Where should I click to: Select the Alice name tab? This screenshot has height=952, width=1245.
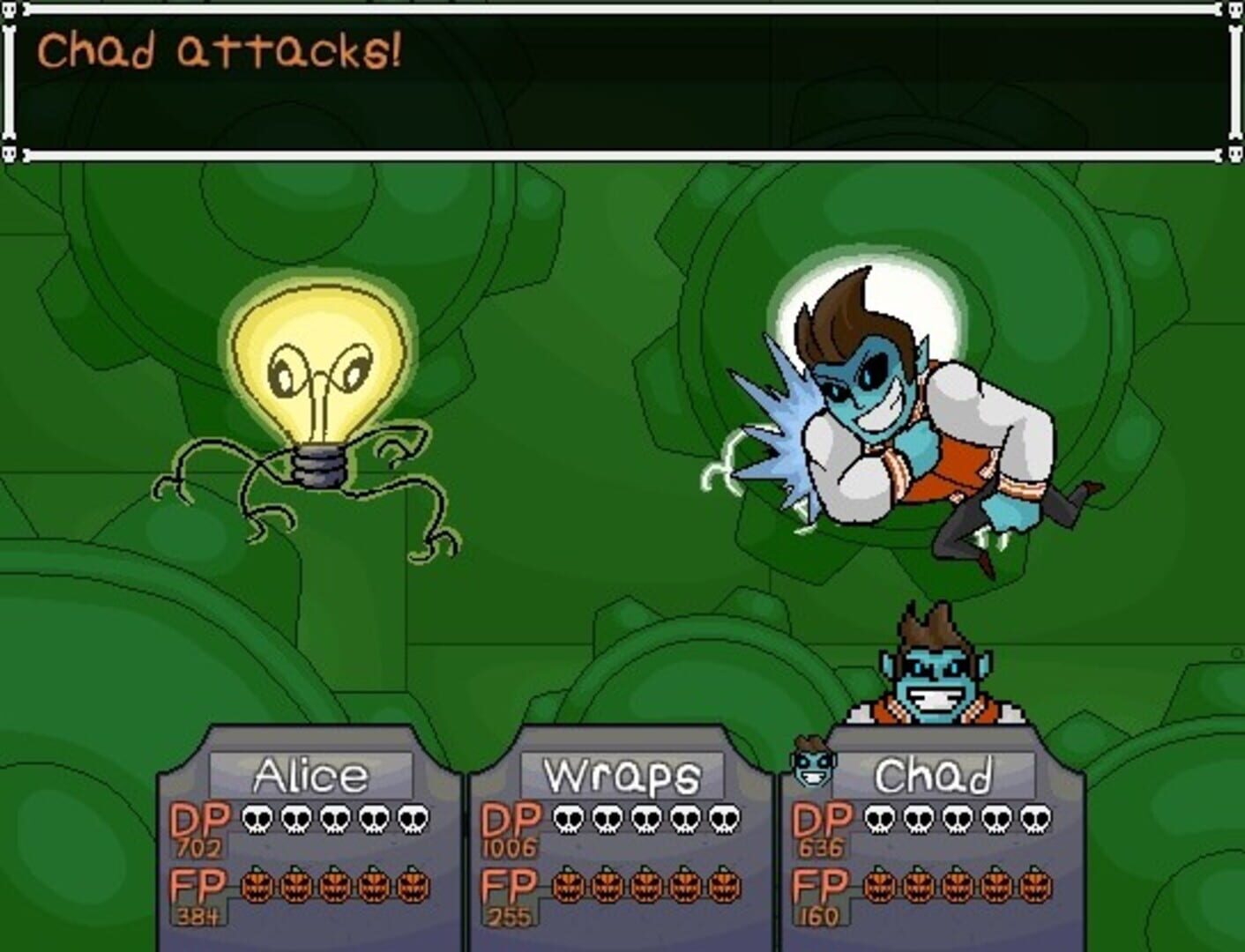[311, 774]
